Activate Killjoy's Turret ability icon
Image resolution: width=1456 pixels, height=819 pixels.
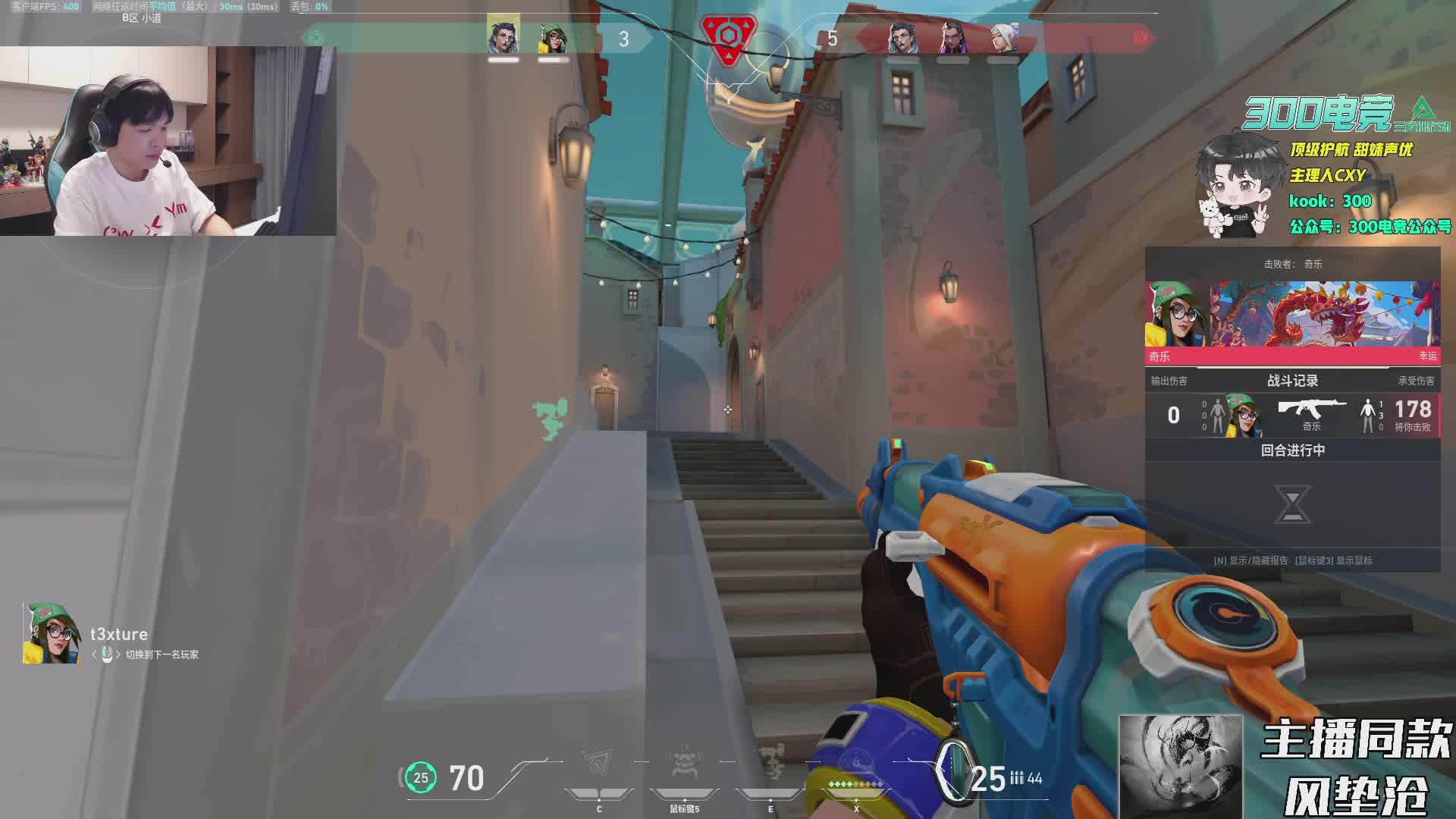[x=770, y=766]
